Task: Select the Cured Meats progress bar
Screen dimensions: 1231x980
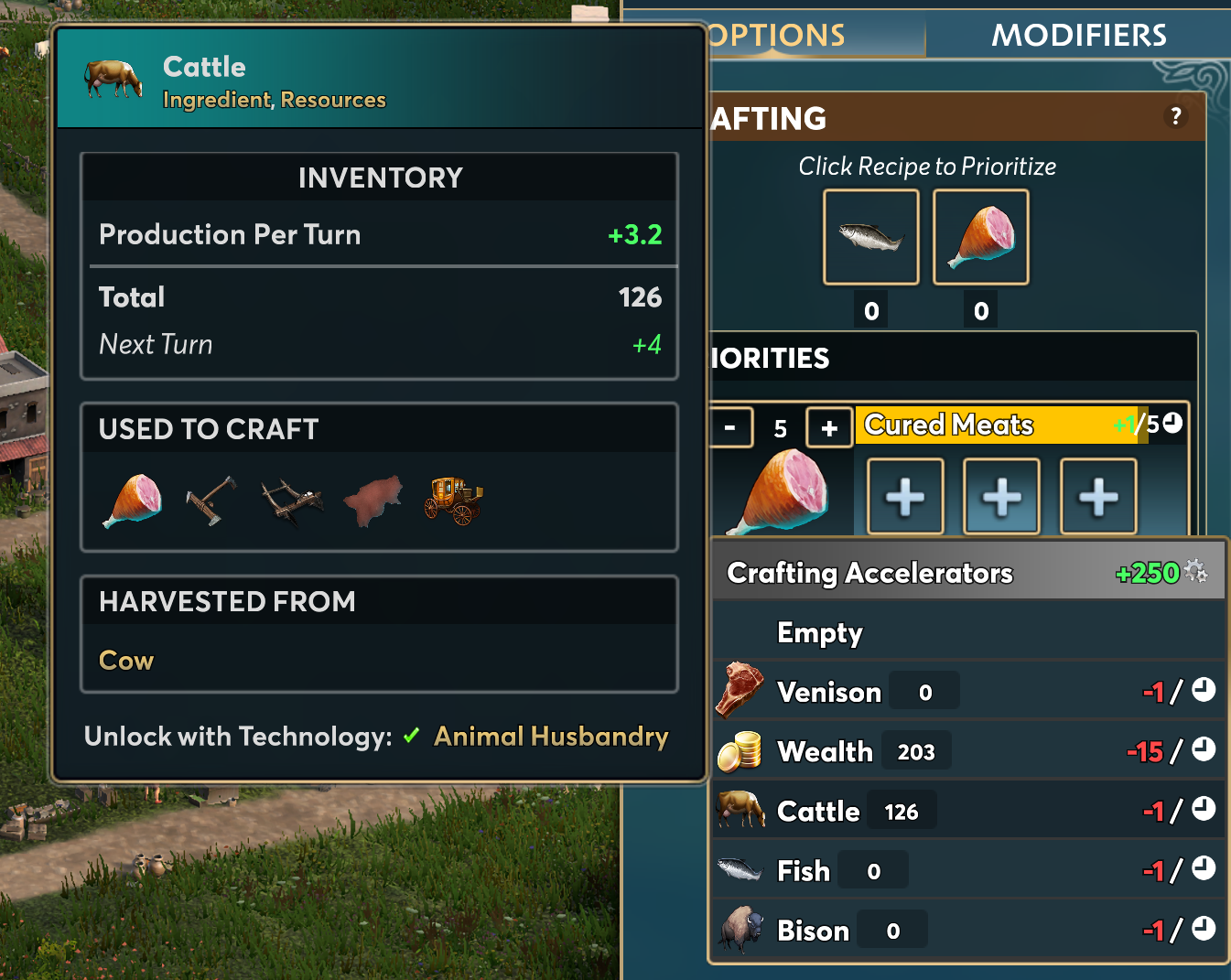Action: [x=998, y=425]
